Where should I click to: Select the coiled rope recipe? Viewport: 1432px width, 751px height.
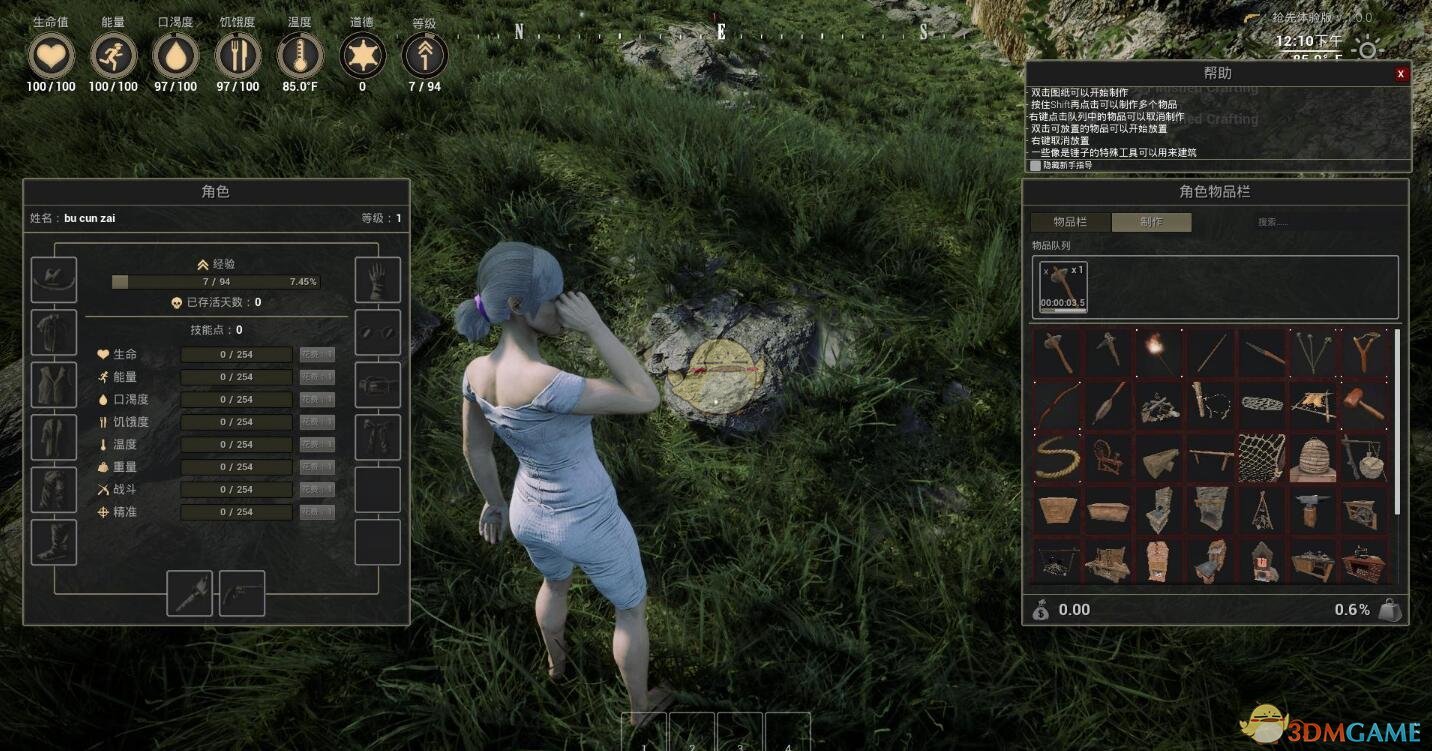1057,458
